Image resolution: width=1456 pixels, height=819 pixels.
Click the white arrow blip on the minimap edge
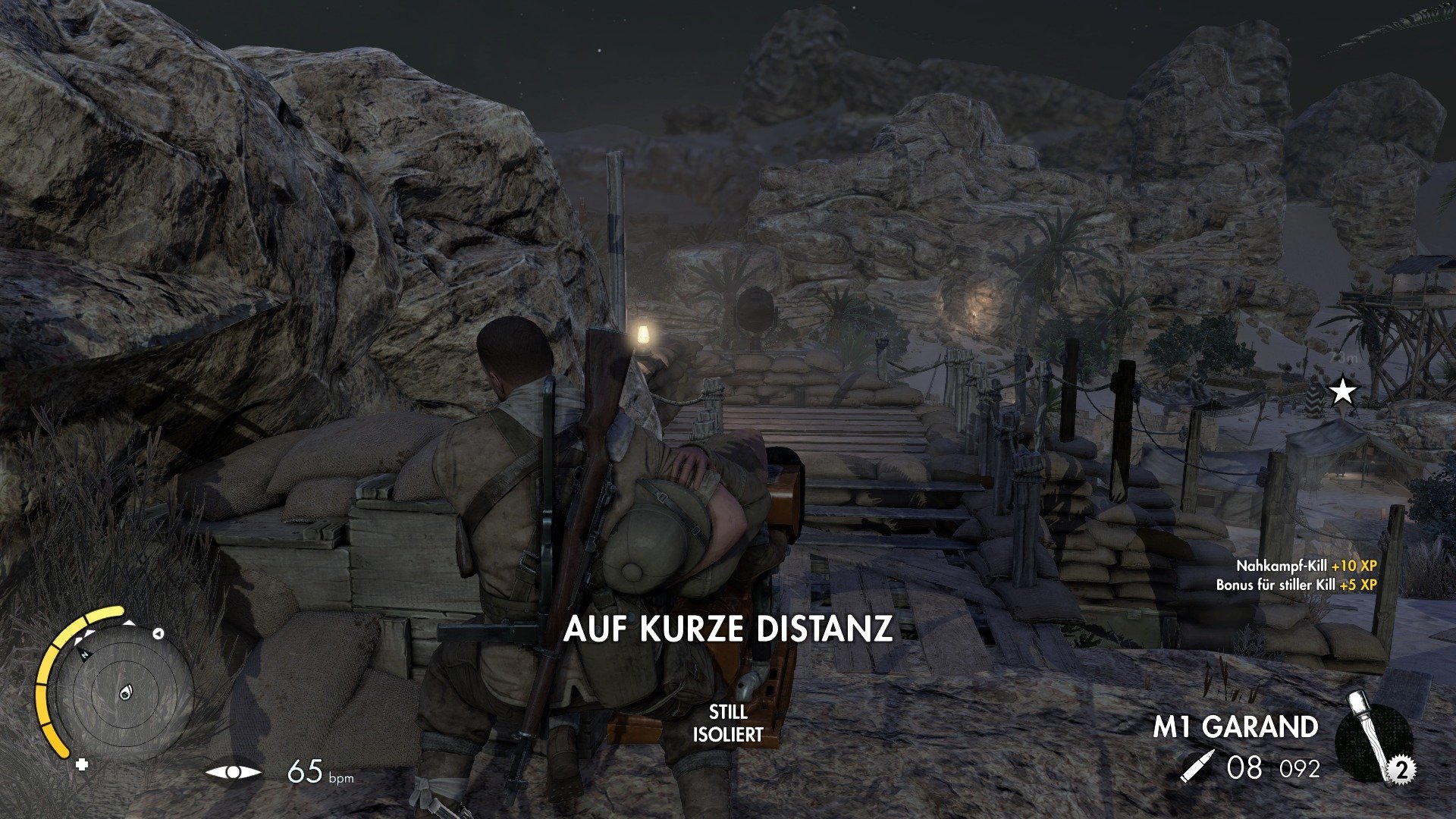tap(158, 634)
